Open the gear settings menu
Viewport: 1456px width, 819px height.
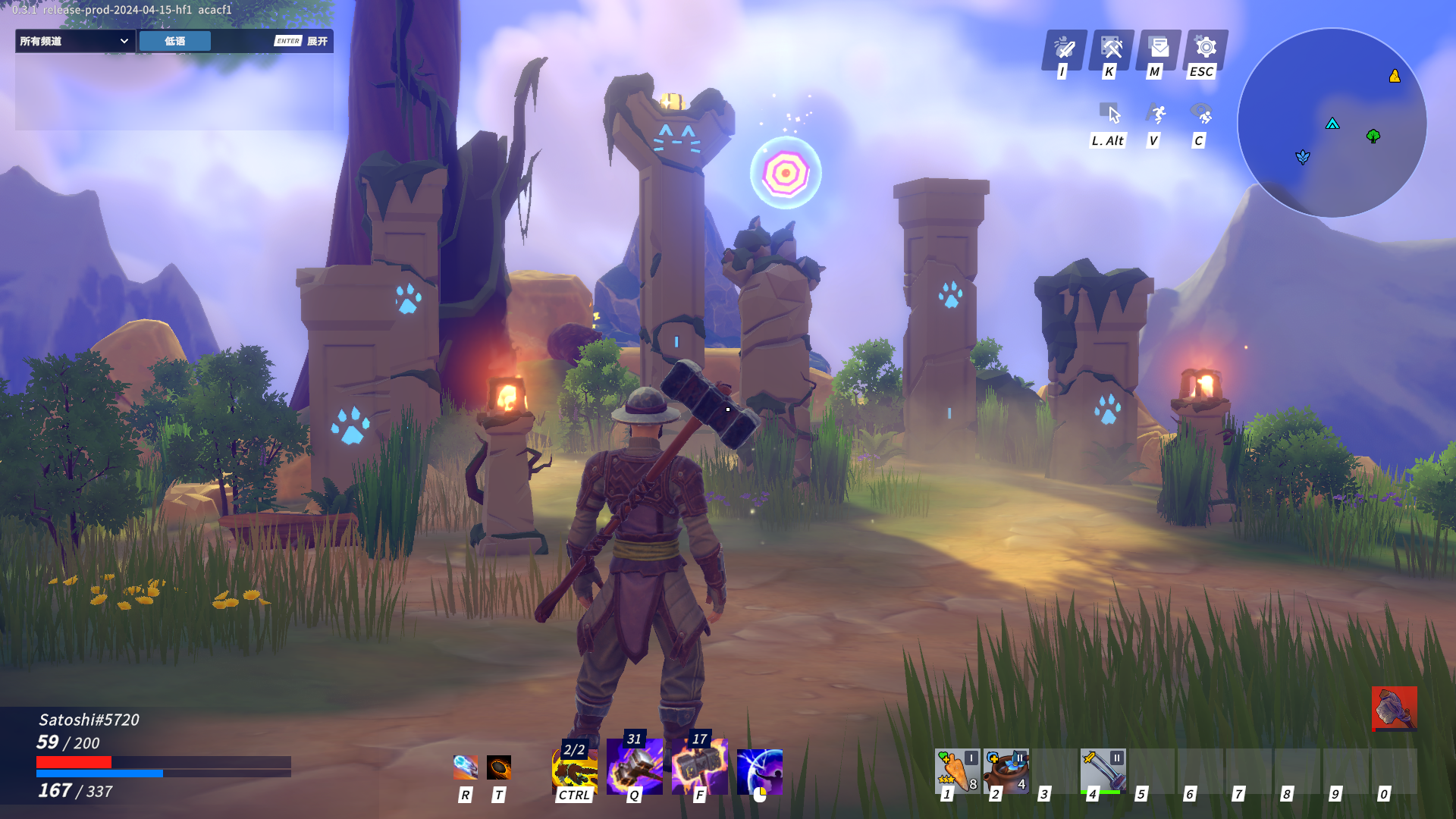pyautogui.click(x=1206, y=49)
